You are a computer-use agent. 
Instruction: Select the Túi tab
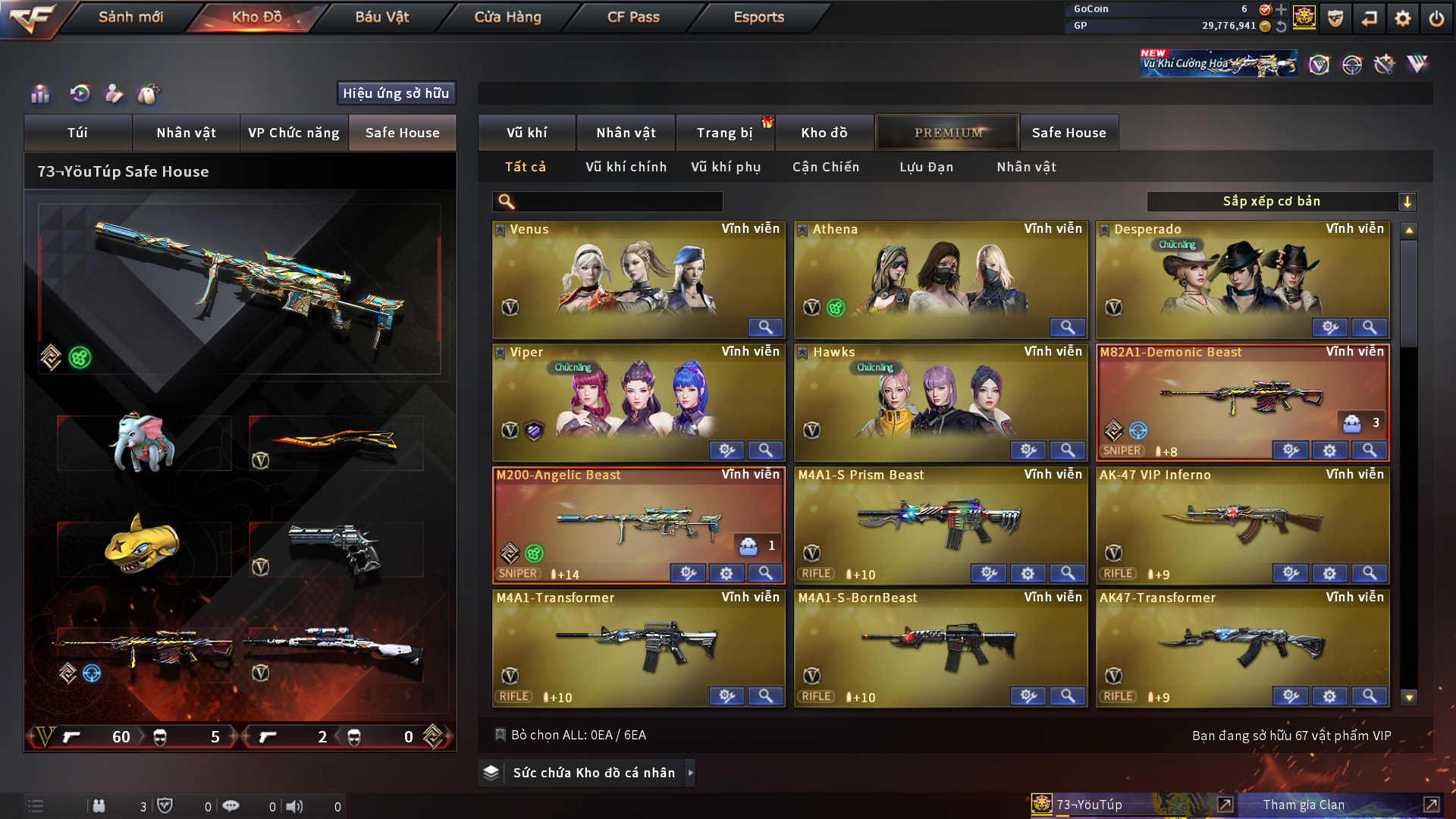click(77, 133)
